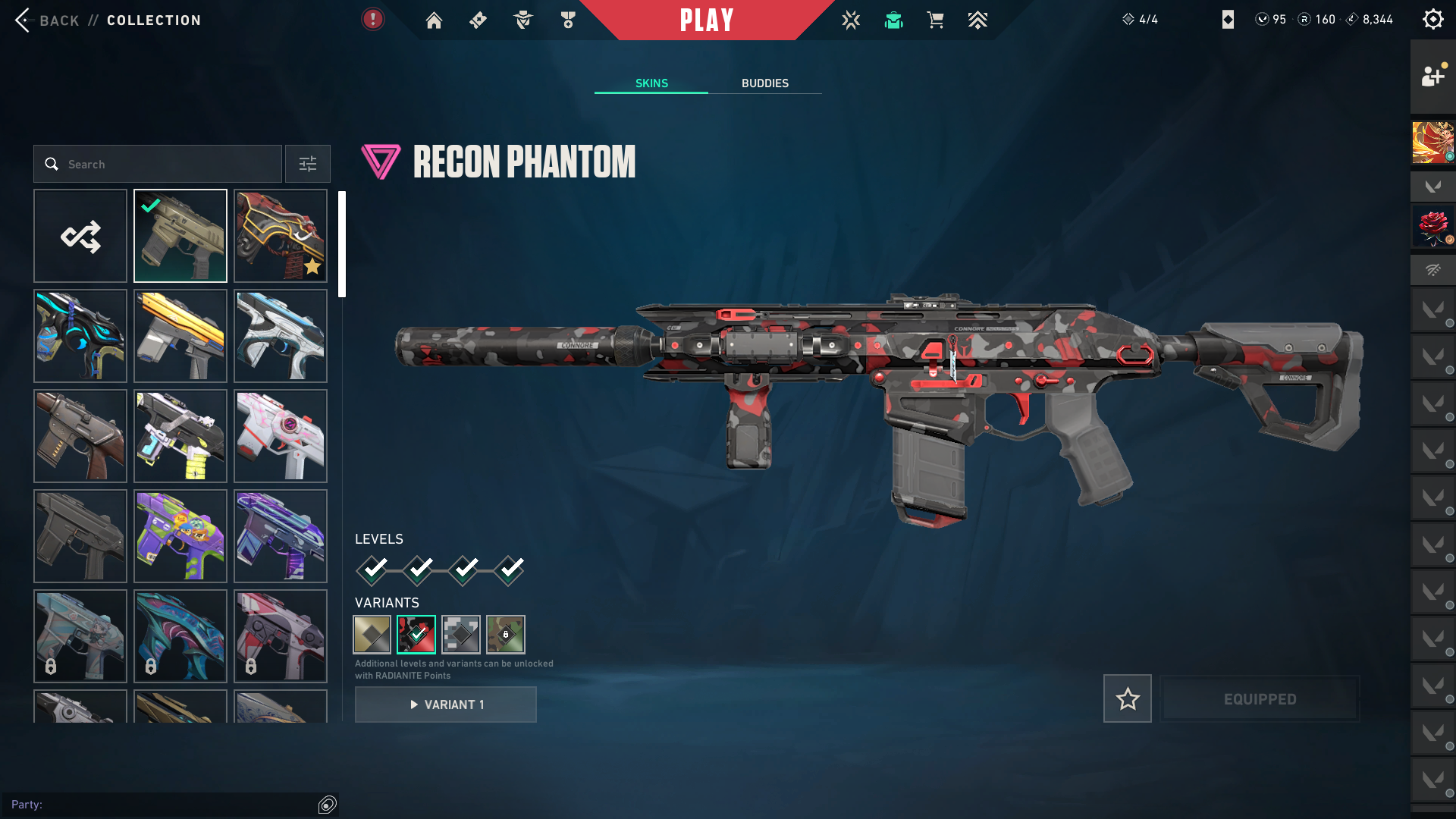Choose the tan base variant swatch
Screen dimensions: 1456x819
[372, 634]
